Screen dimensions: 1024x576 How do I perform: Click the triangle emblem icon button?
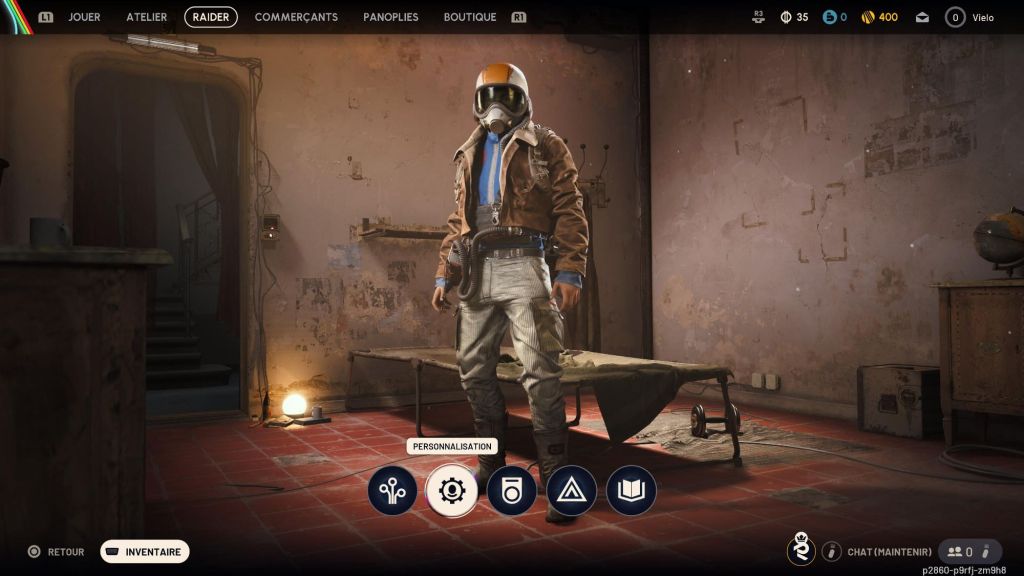coord(571,491)
